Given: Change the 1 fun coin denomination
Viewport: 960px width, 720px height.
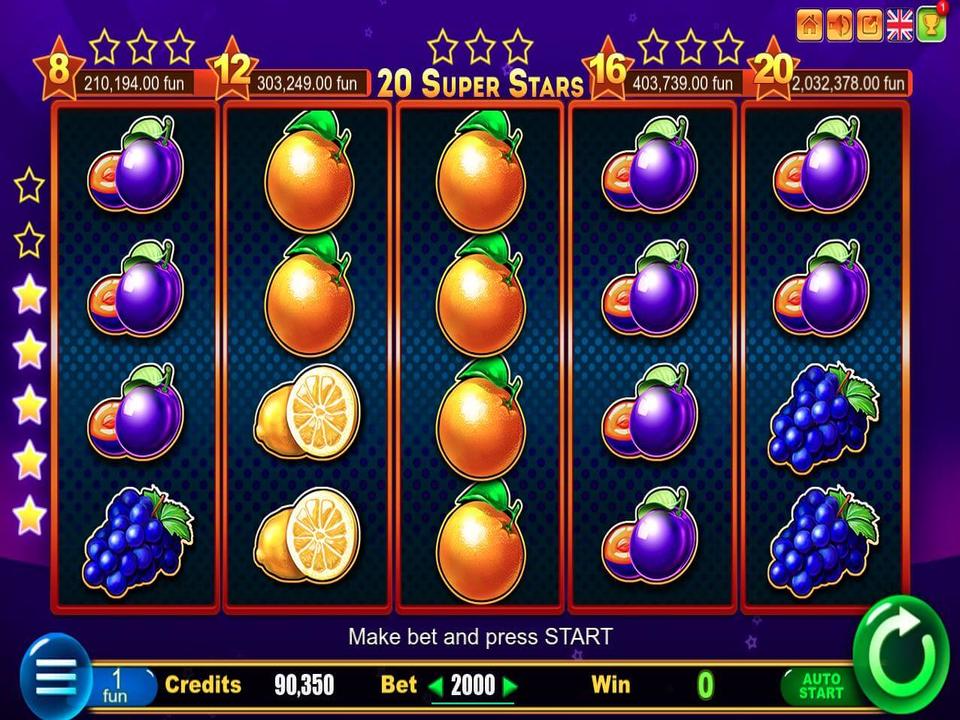Looking at the screenshot, I should [x=119, y=685].
